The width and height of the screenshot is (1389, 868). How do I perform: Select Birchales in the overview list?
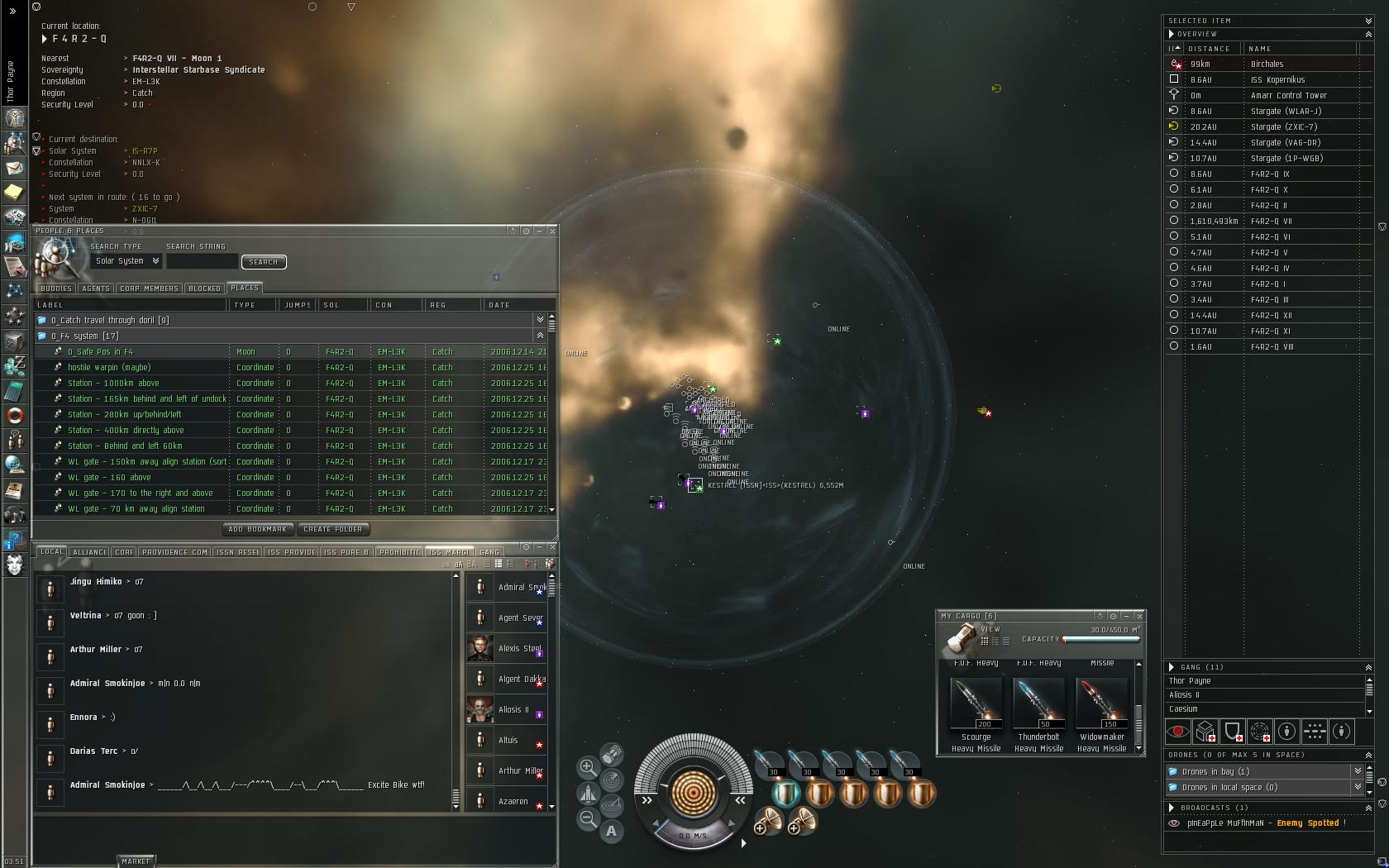pos(1267,64)
